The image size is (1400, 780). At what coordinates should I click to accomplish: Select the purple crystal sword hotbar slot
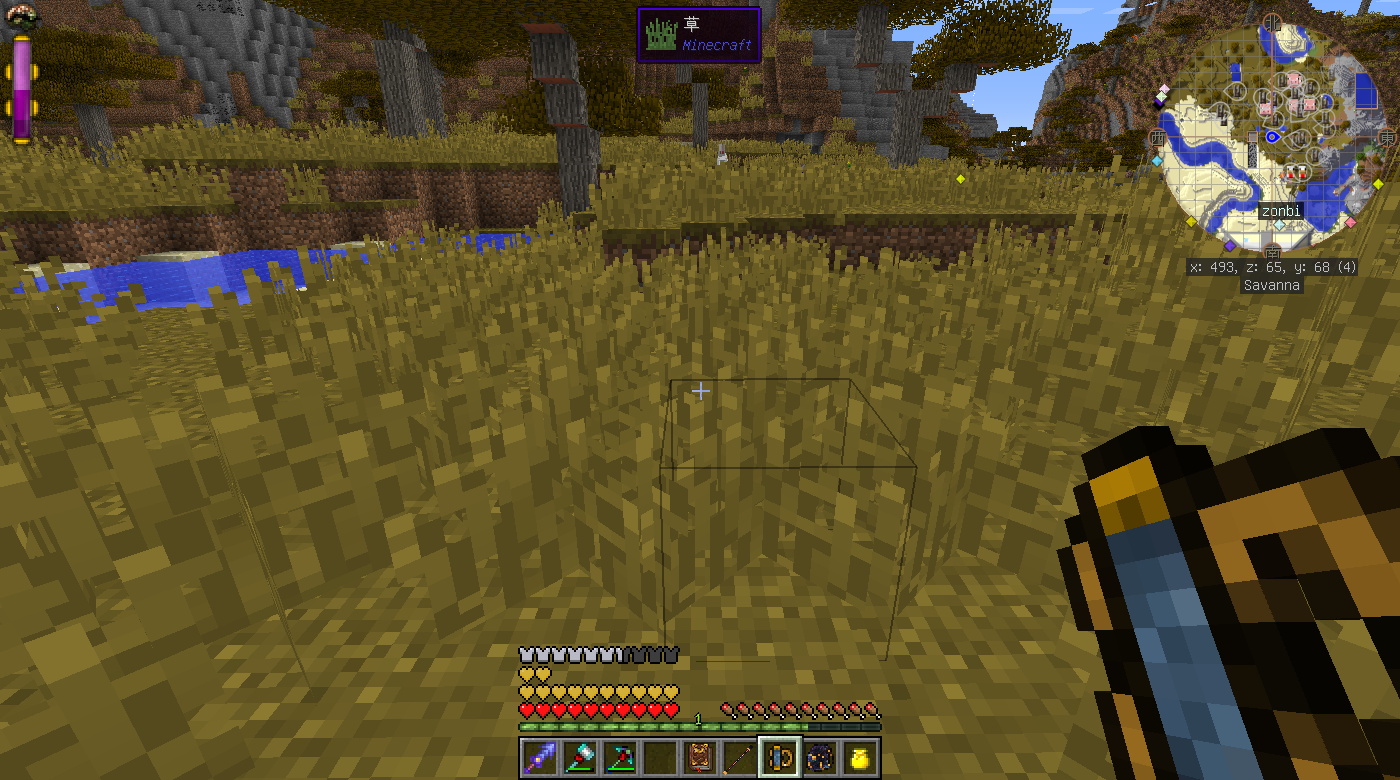pyautogui.click(x=539, y=757)
